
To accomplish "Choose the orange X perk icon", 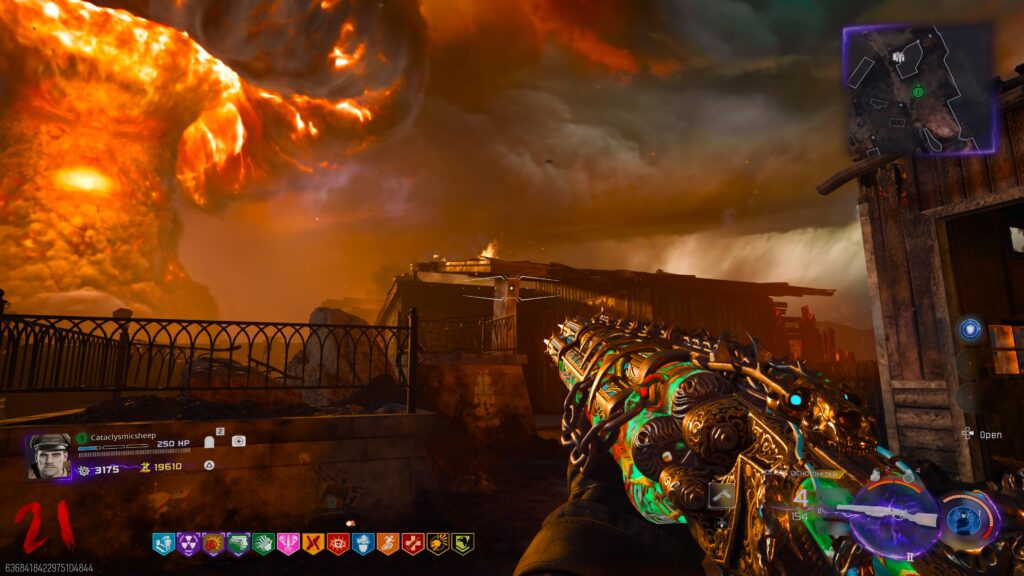I will [x=313, y=543].
